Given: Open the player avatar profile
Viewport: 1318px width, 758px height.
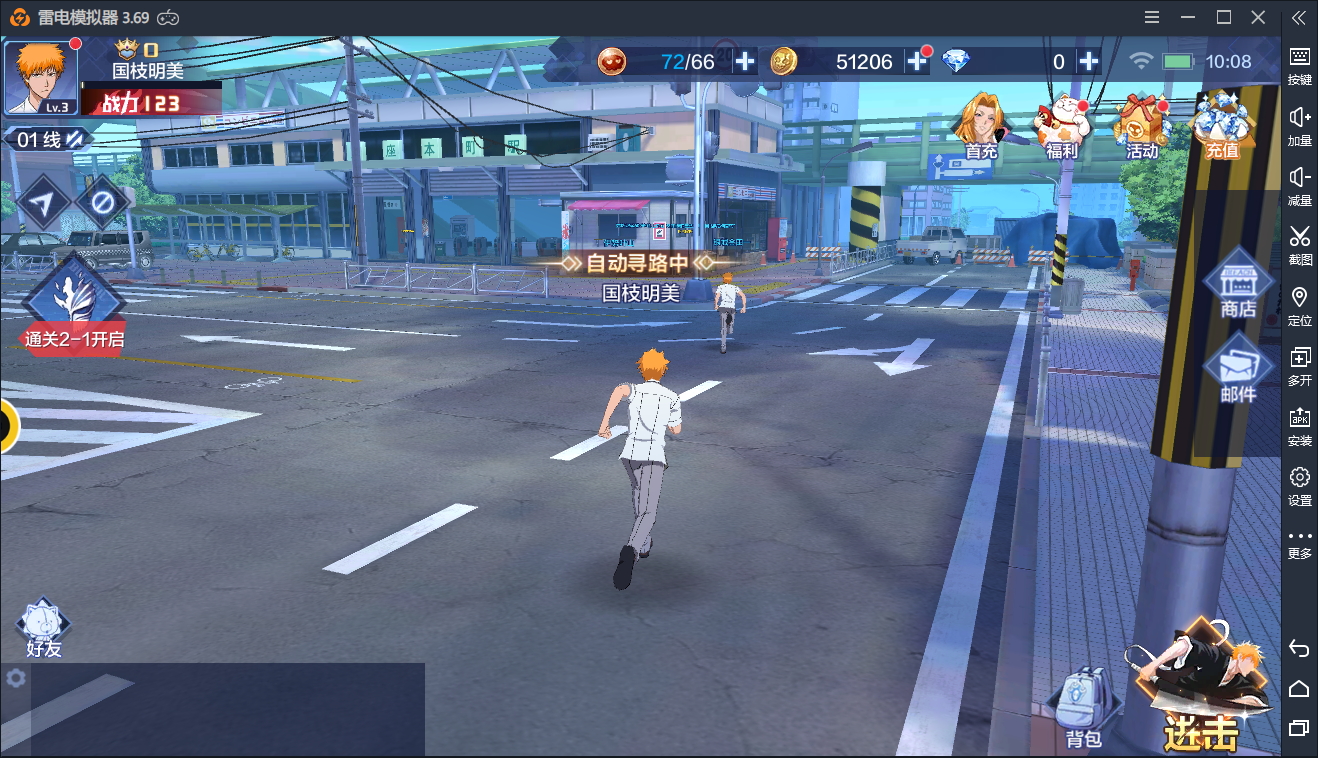Looking at the screenshot, I should (41, 78).
